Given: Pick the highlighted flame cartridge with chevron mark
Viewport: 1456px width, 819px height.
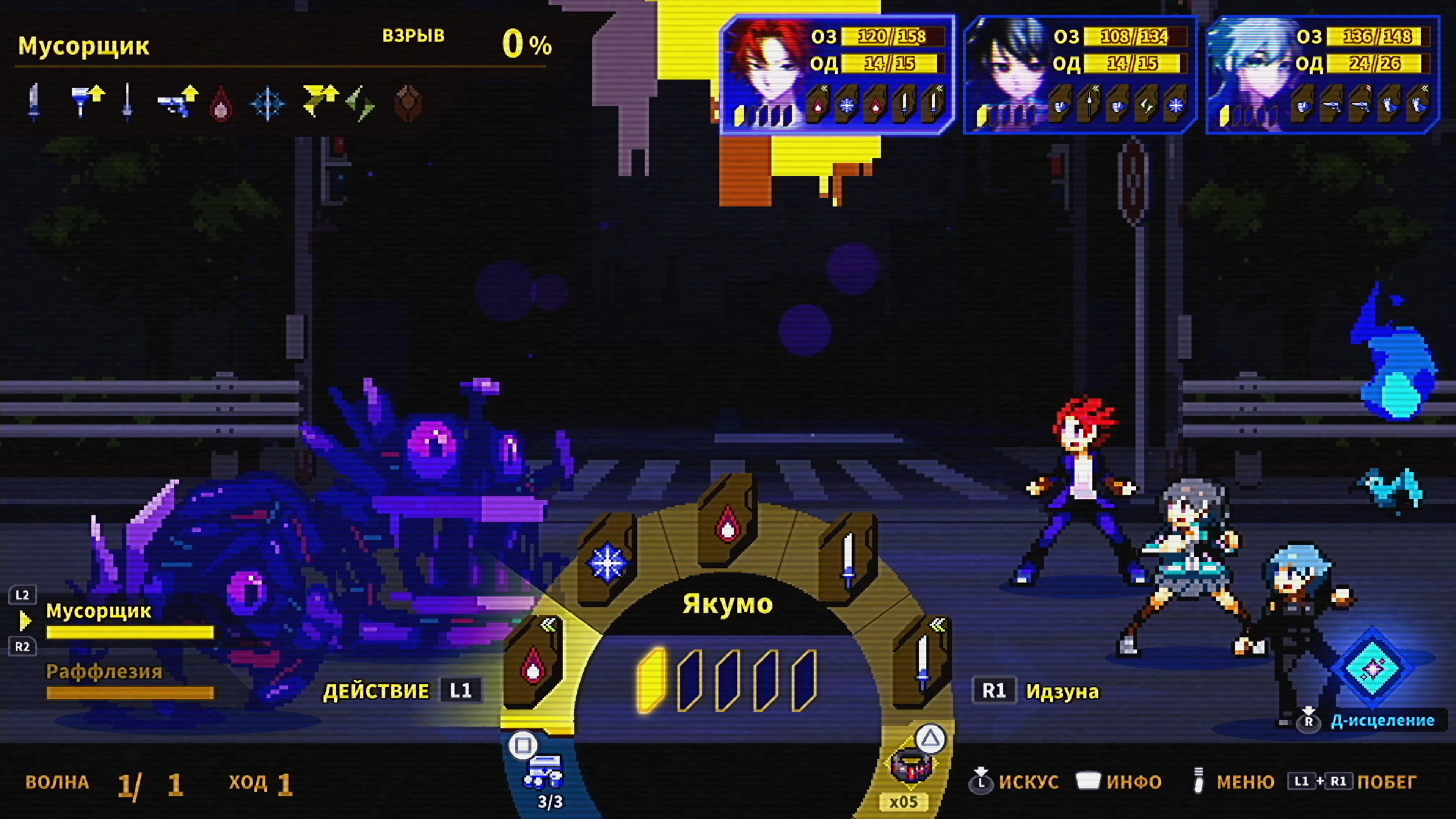Looking at the screenshot, I should pyautogui.click(x=532, y=664).
